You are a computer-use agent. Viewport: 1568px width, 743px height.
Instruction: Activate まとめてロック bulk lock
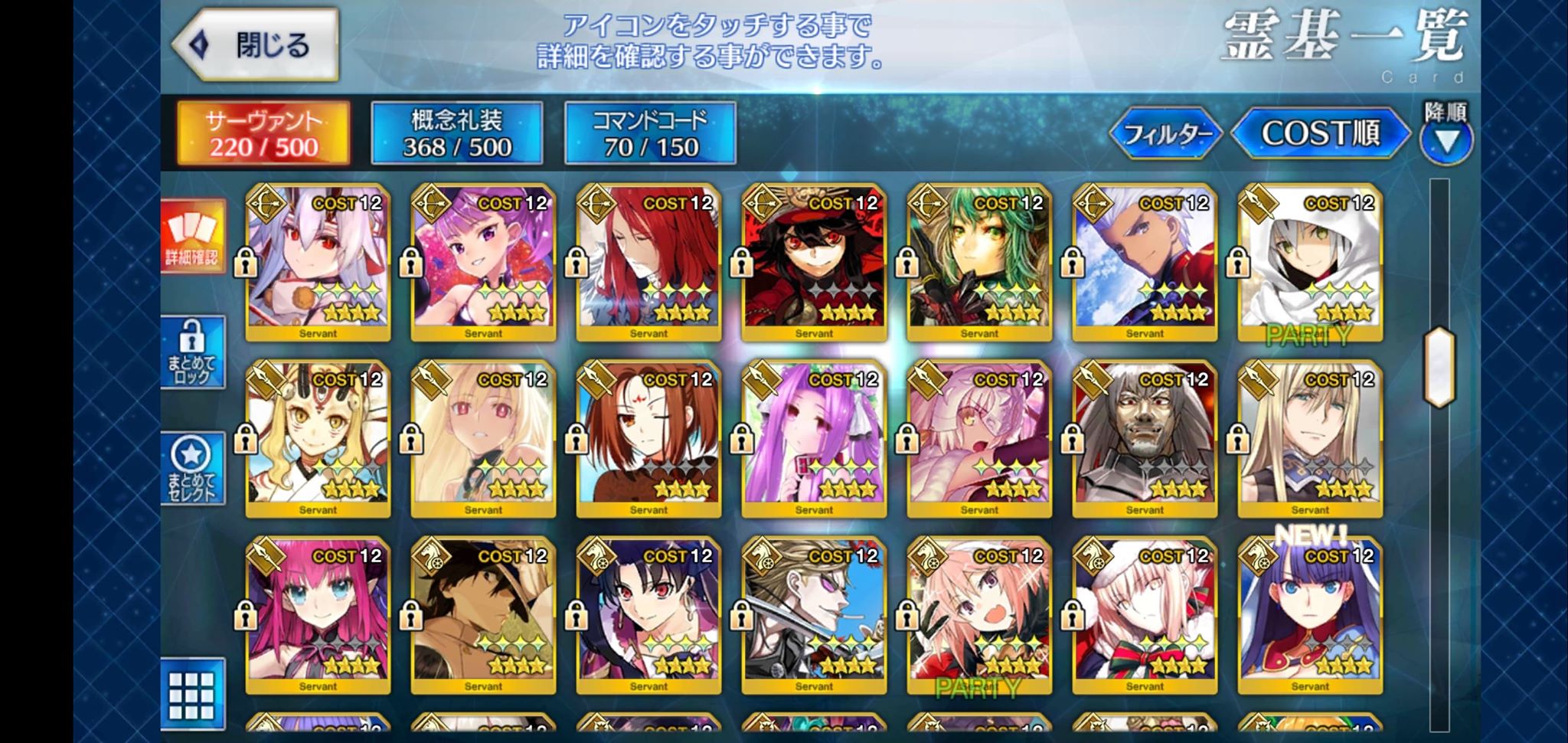pos(192,352)
